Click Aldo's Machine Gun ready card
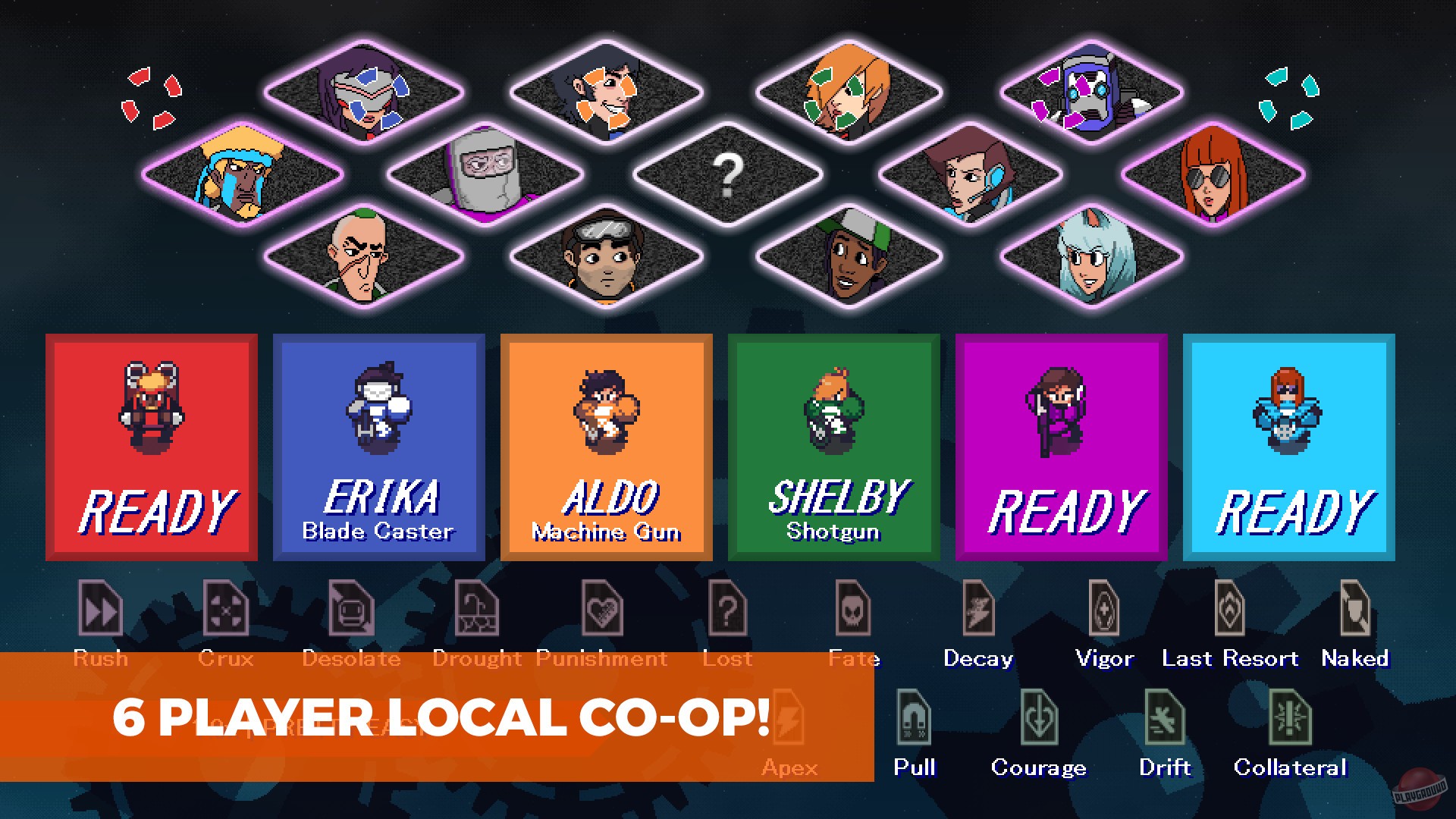Screen dimensions: 1456x819 [606, 447]
